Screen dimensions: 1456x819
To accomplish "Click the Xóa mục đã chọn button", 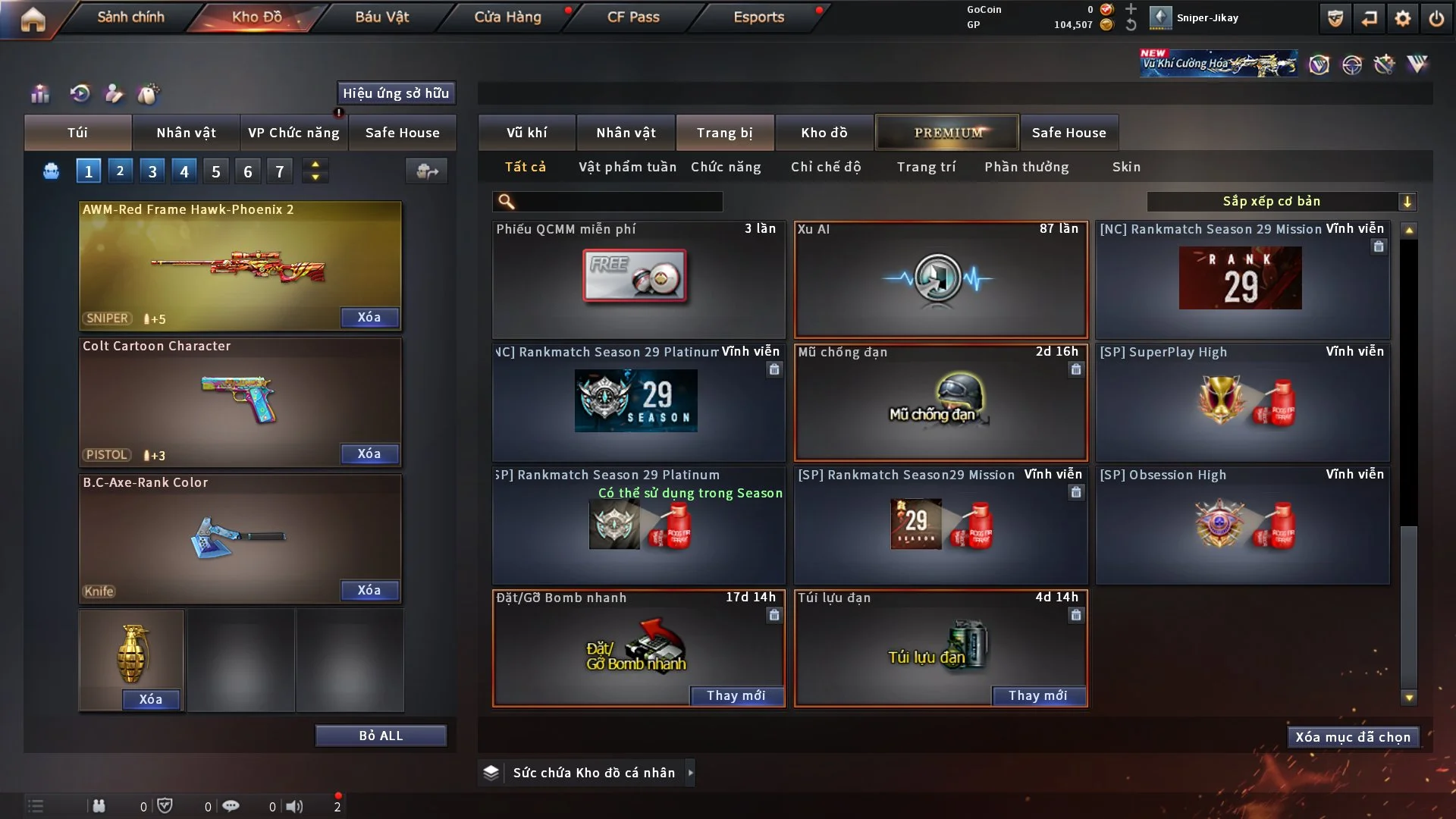I will pyautogui.click(x=1353, y=737).
